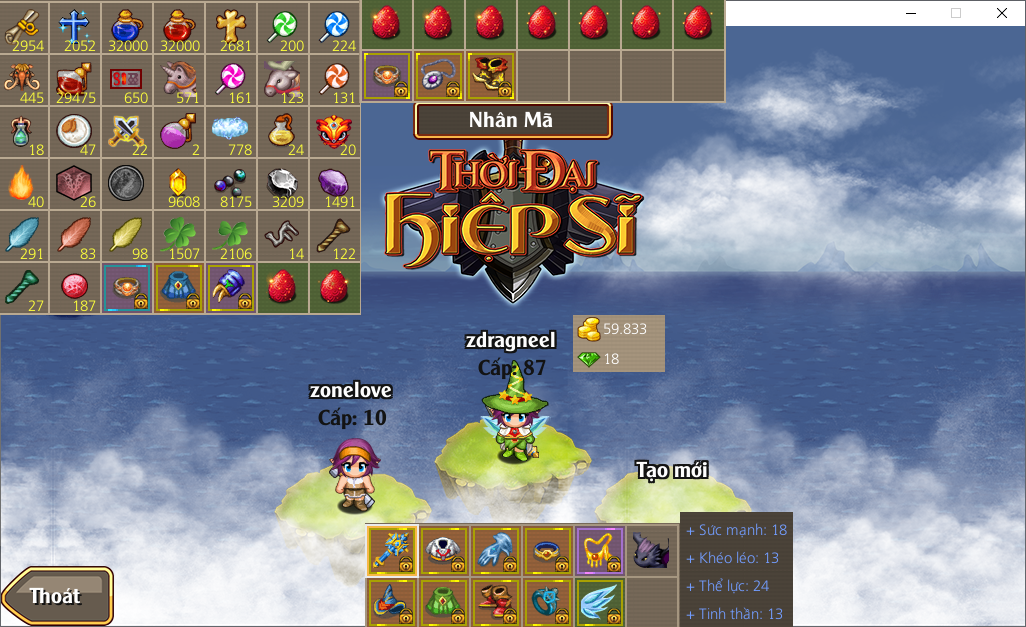Select the scroll item with 2954
This screenshot has width=1026, height=627.
pos(25,27)
